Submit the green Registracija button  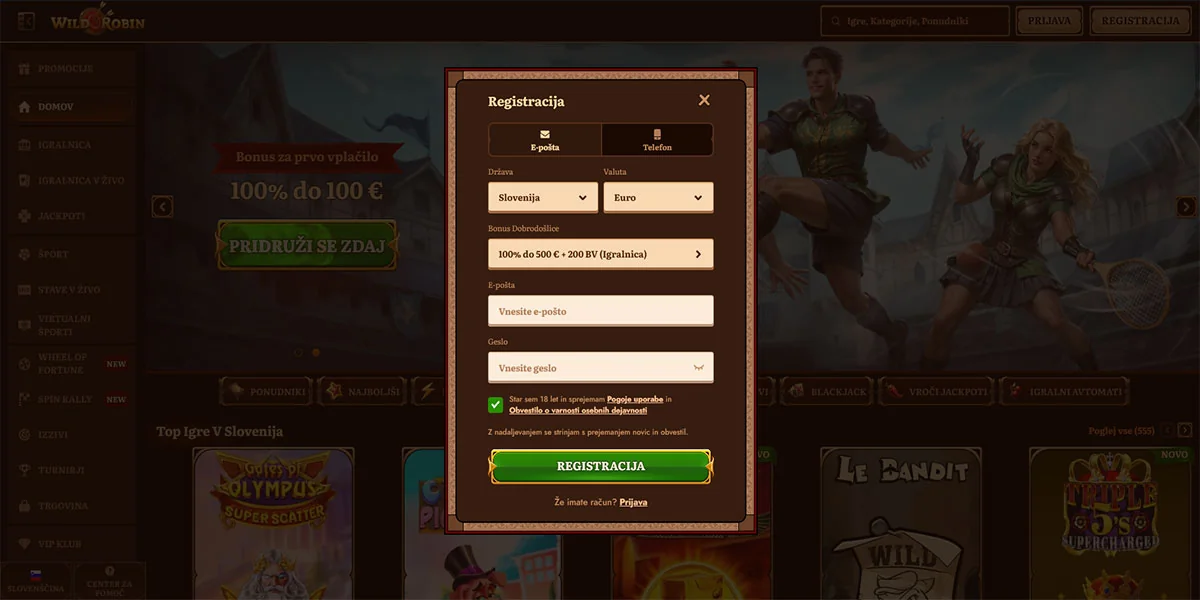click(x=600, y=466)
